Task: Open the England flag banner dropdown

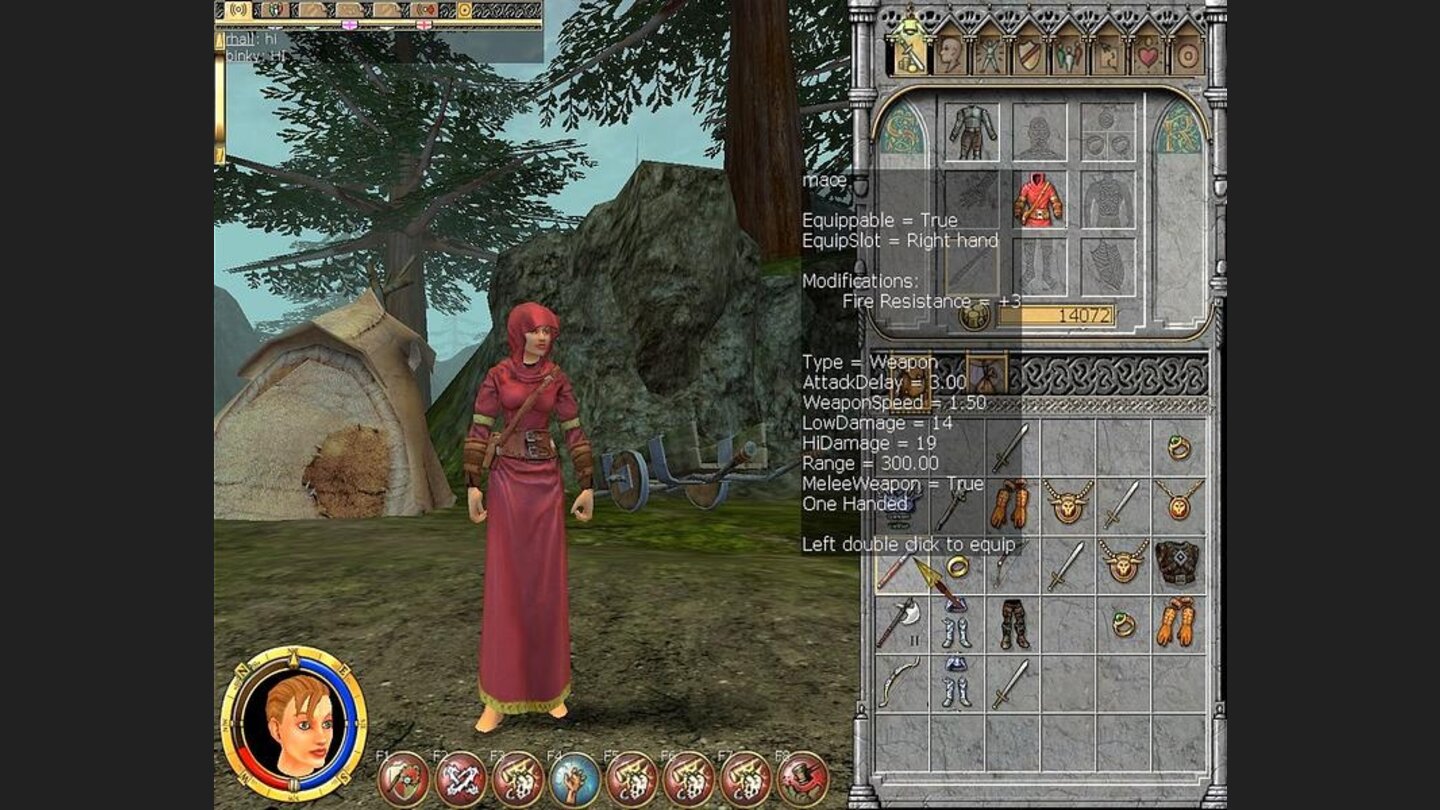Action: pos(423,25)
